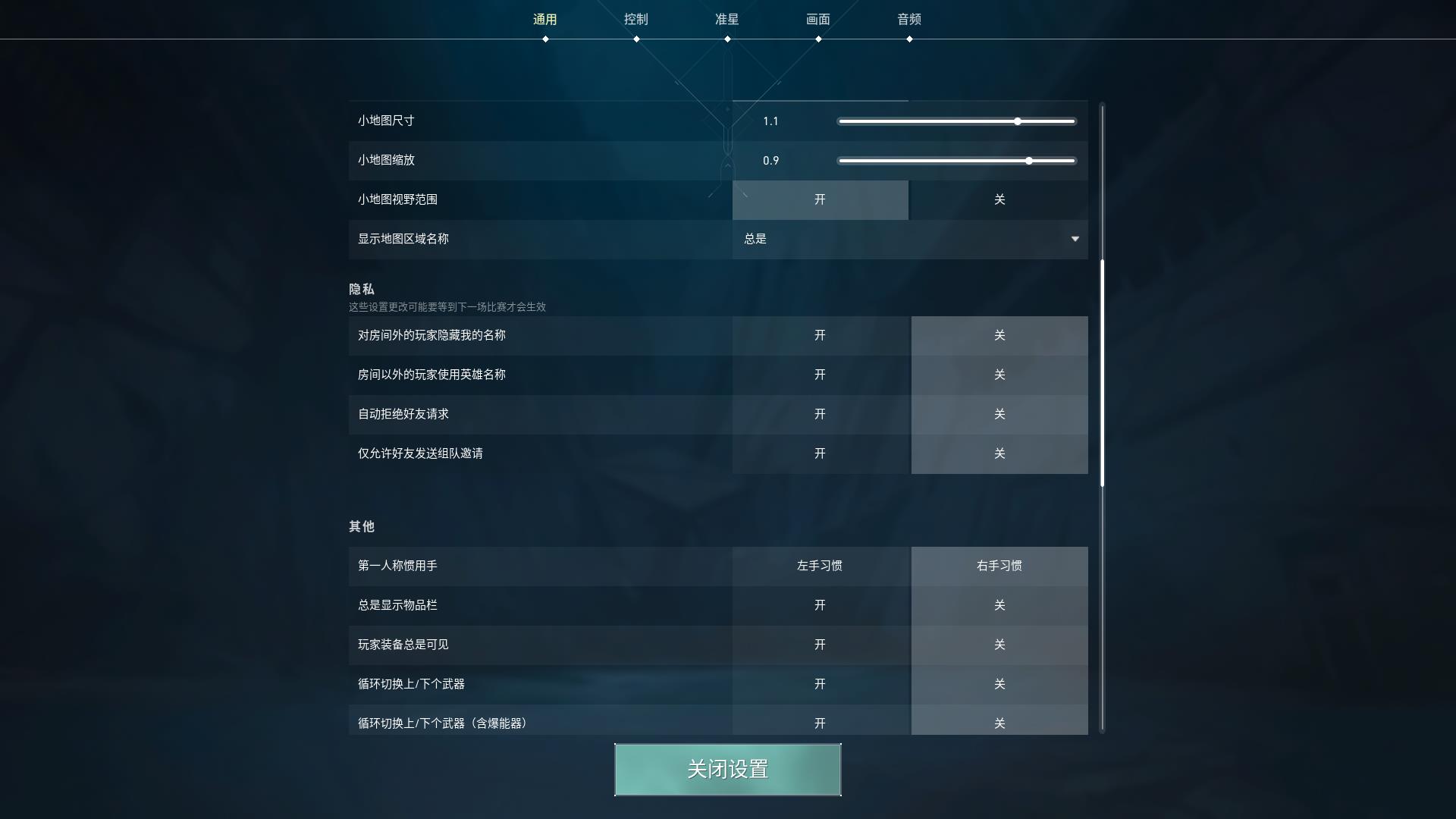Enable 总是显示物品栏
Viewport: 1456px width, 819px height.
[821, 605]
